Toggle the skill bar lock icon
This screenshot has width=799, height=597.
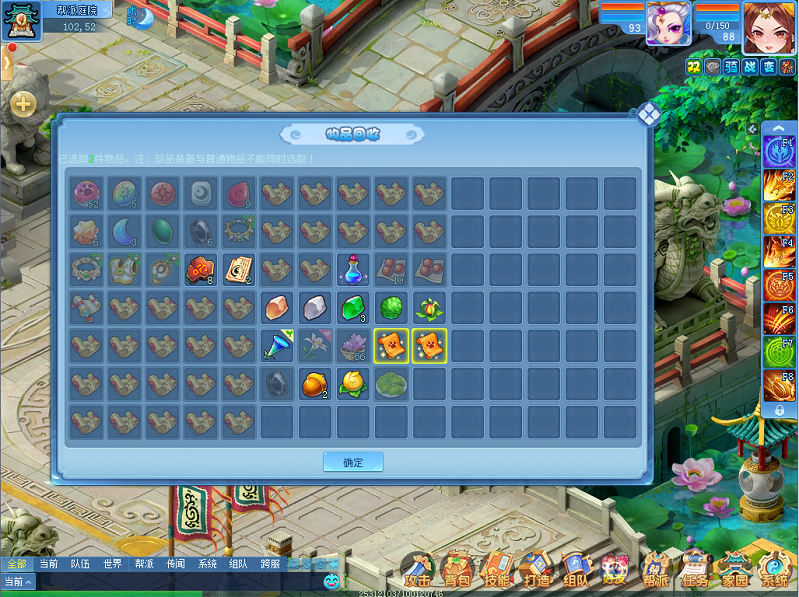[x=779, y=410]
